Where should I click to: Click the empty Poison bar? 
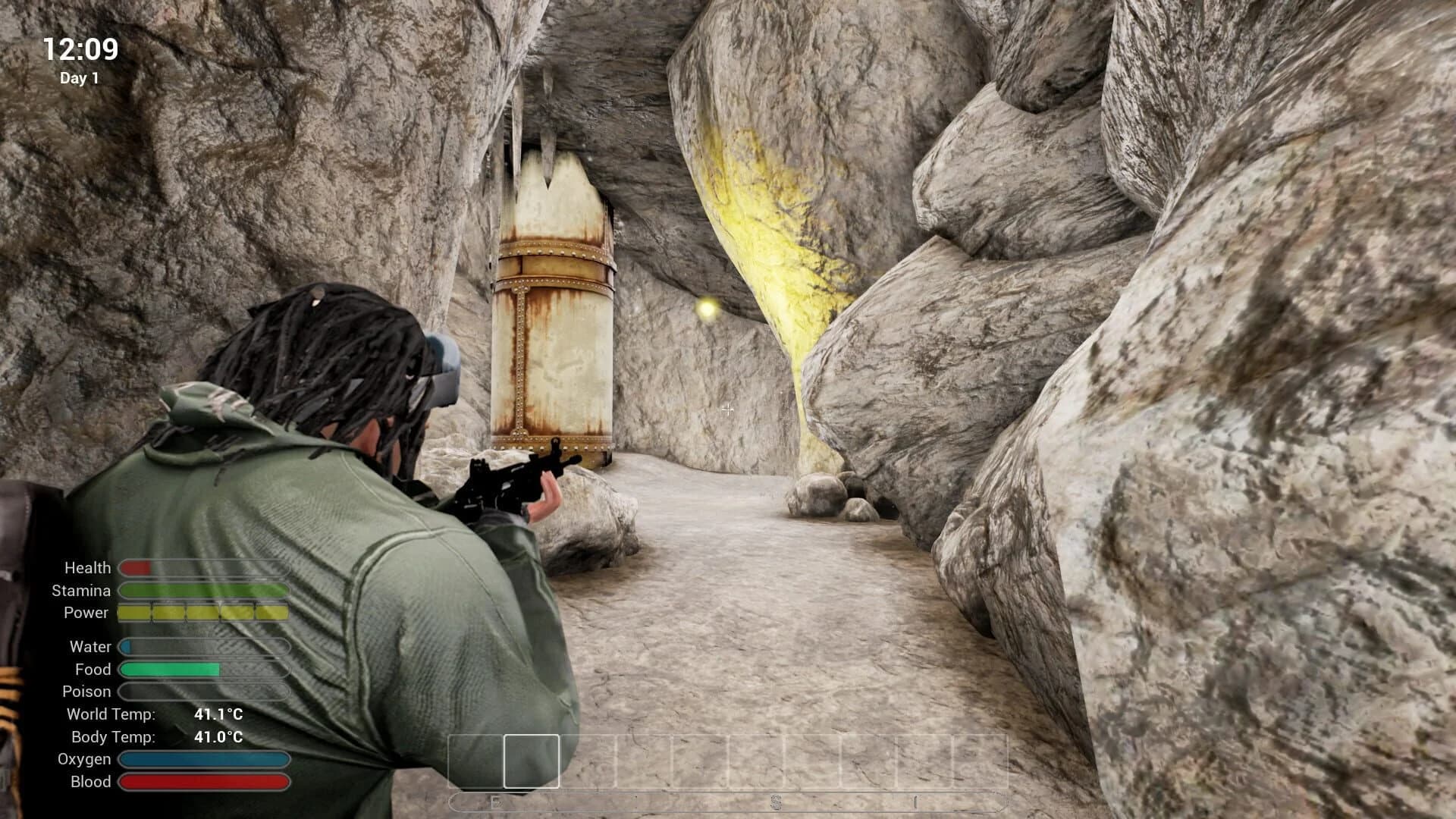[205, 692]
